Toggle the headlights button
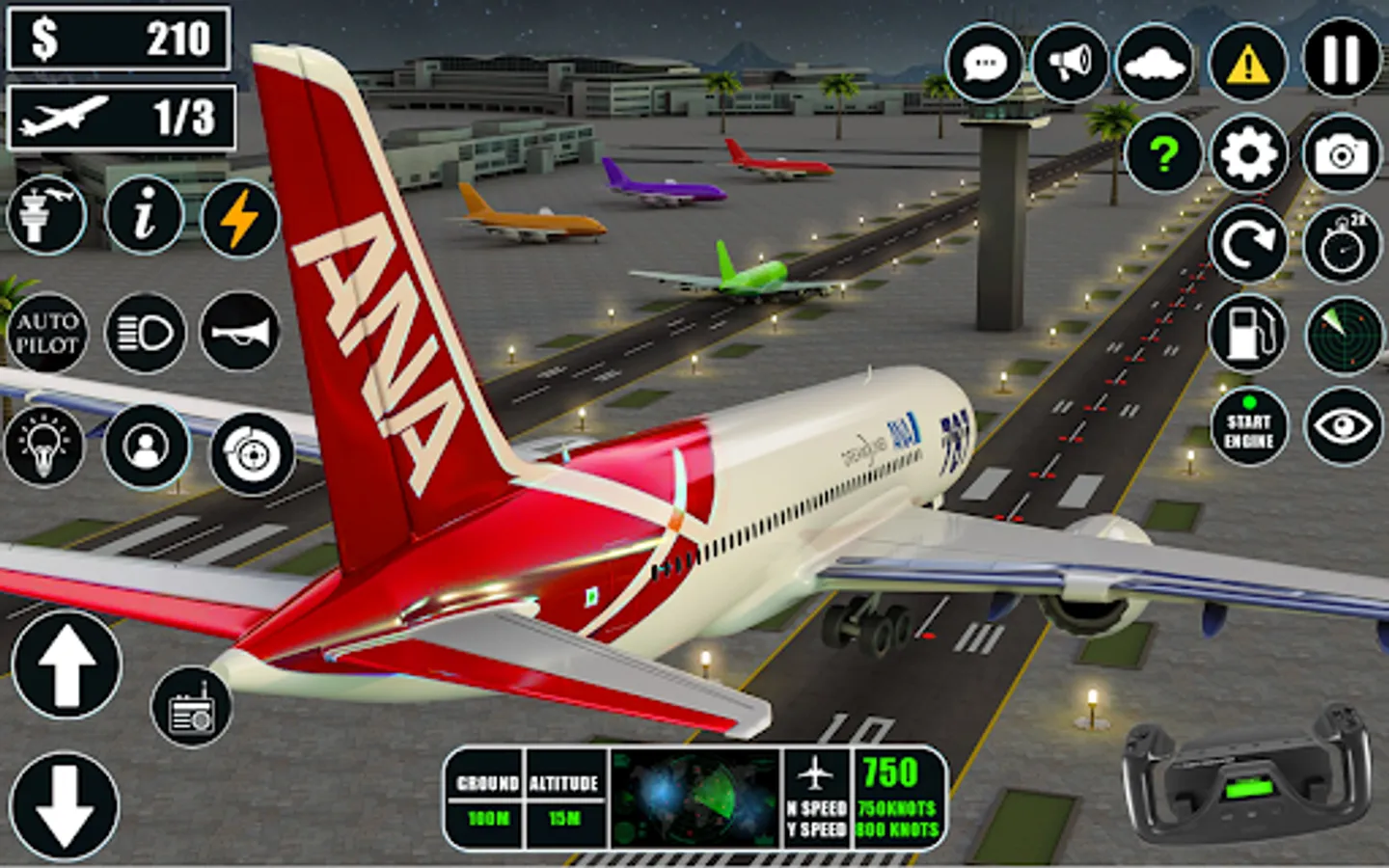Image resolution: width=1389 pixels, height=868 pixels. point(145,334)
